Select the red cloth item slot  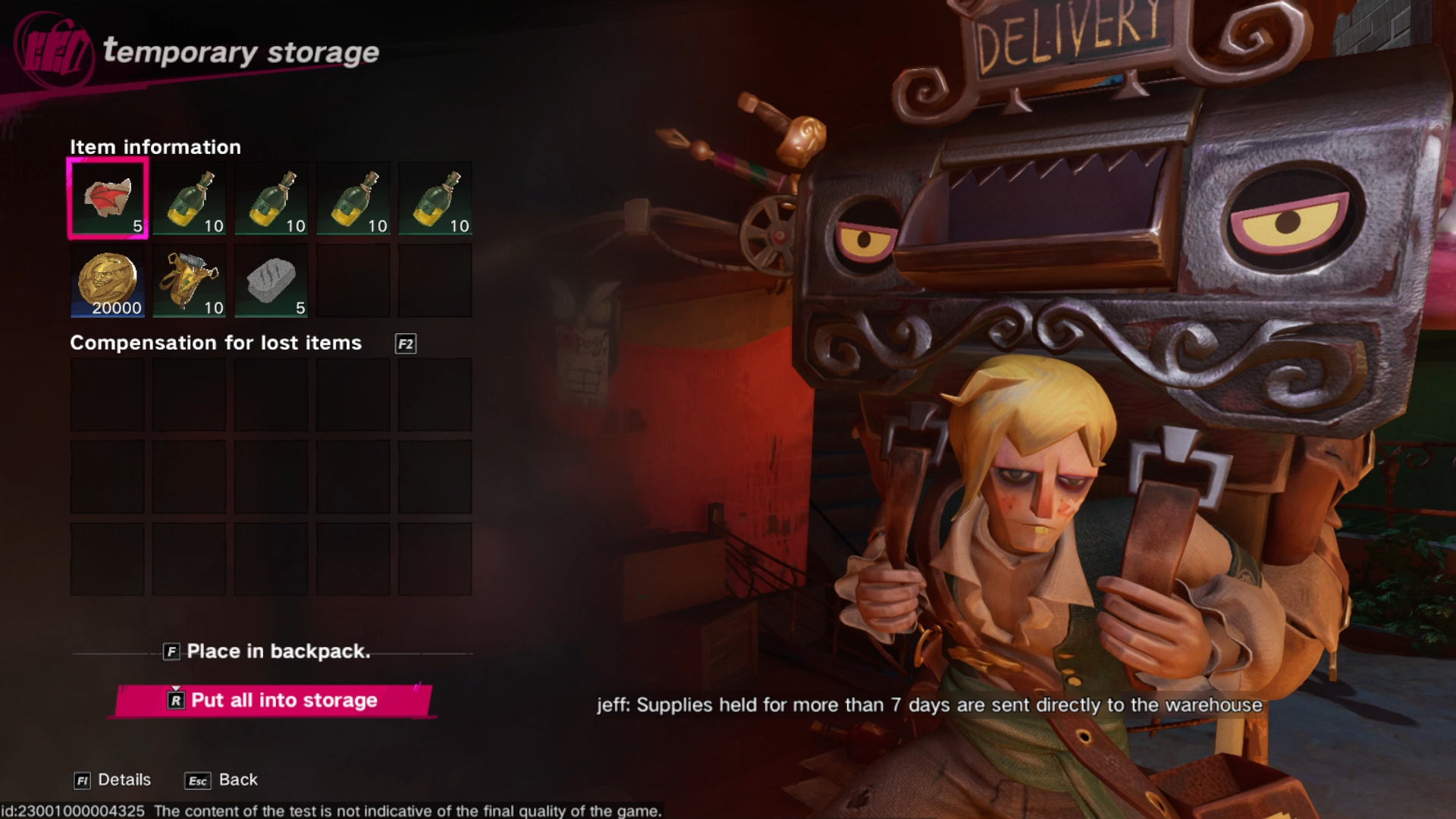[x=108, y=199]
